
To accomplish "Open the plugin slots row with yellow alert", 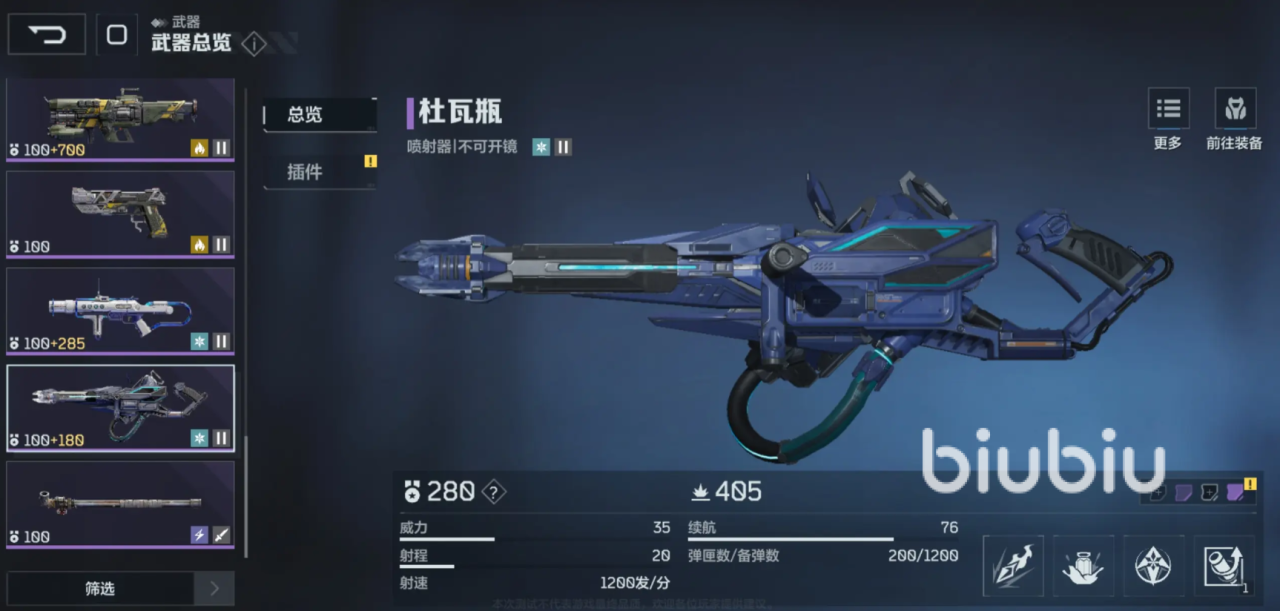I will pyautogui.click(x=1201, y=492).
